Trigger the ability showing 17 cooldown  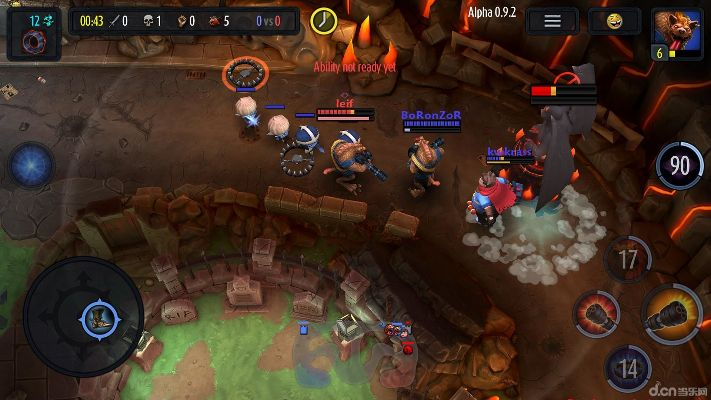pyautogui.click(x=628, y=261)
